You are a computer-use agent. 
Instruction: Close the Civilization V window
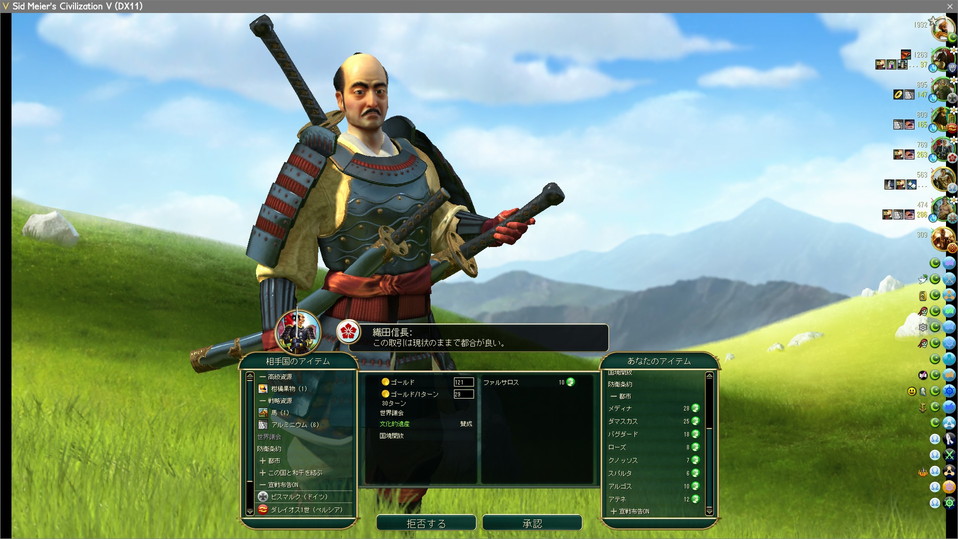[x=949, y=6]
